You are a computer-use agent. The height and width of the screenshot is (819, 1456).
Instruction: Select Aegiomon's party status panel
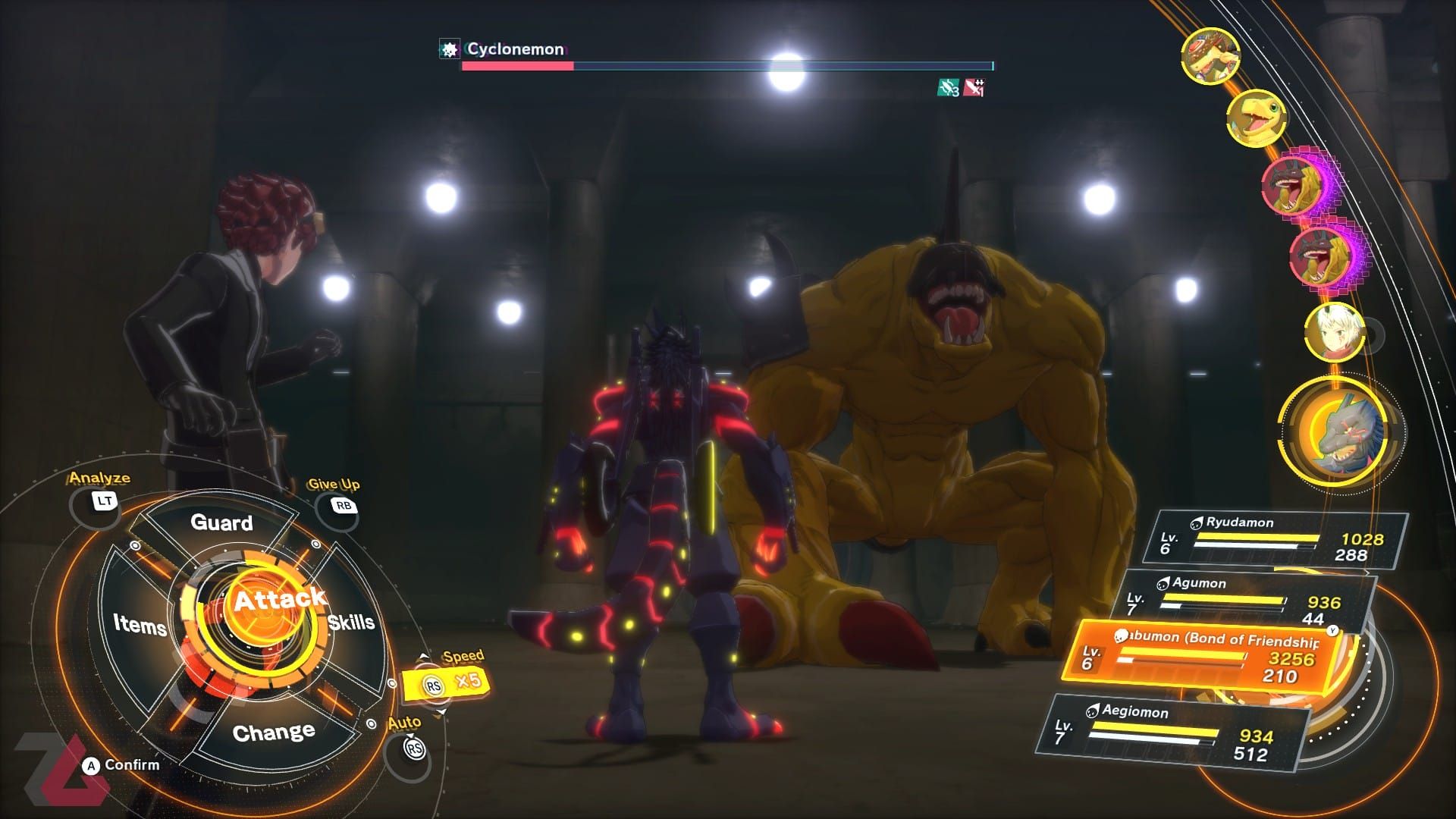(x=1175, y=732)
